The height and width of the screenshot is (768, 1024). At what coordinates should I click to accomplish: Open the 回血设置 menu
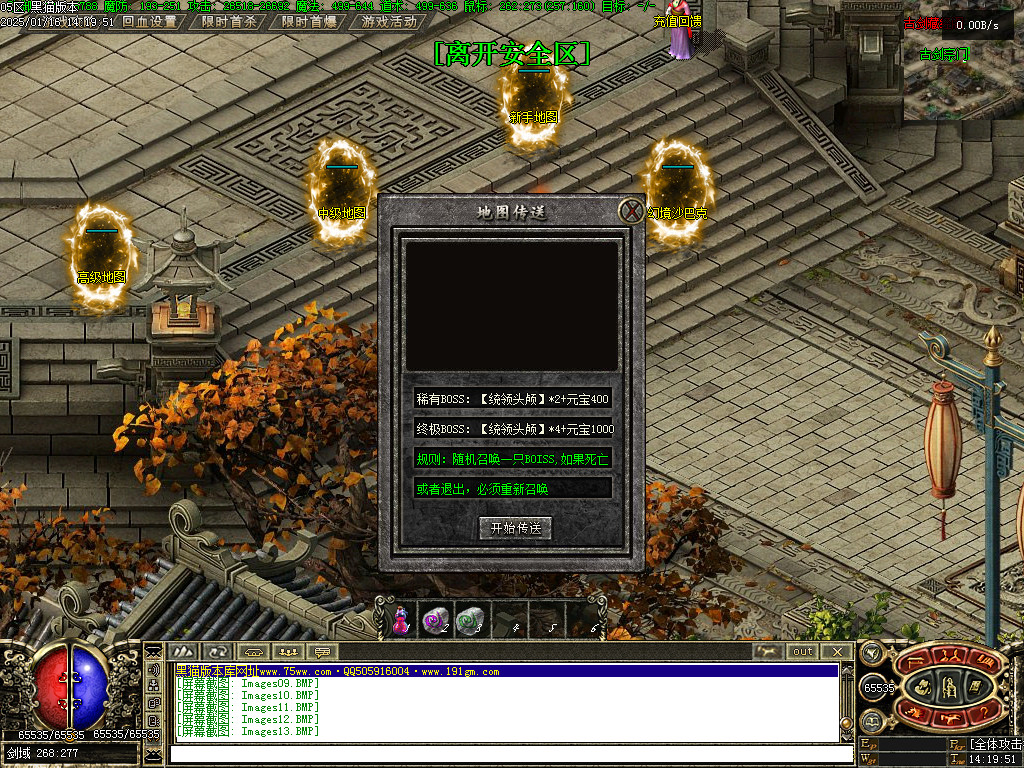click(149, 21)
